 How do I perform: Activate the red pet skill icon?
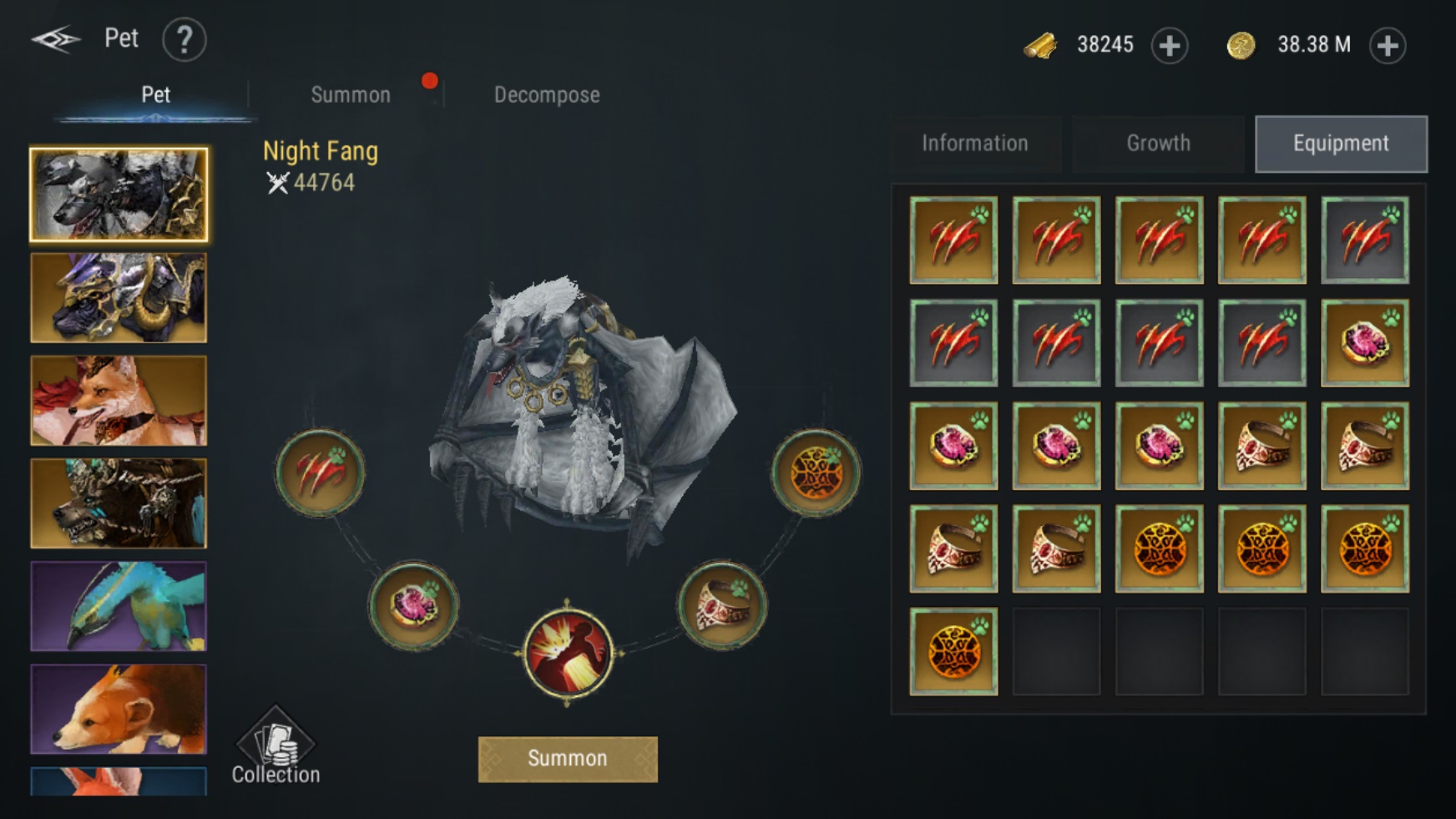click(568, 653)
